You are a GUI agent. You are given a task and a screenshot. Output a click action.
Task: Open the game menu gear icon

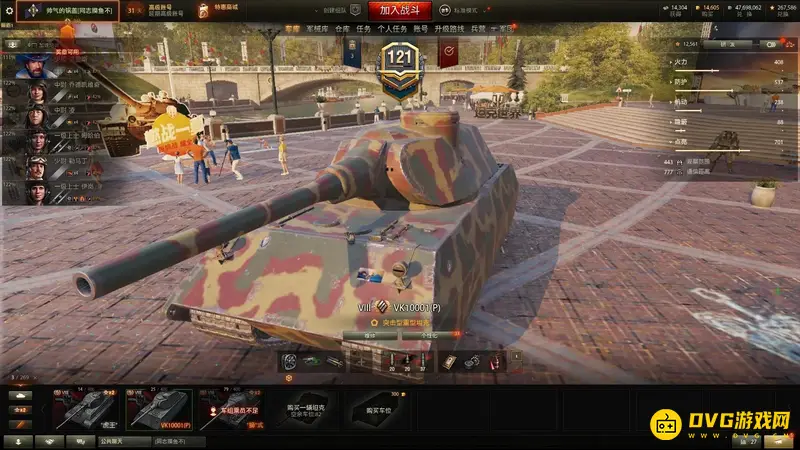pyautogui.click(x=9, y=11)
